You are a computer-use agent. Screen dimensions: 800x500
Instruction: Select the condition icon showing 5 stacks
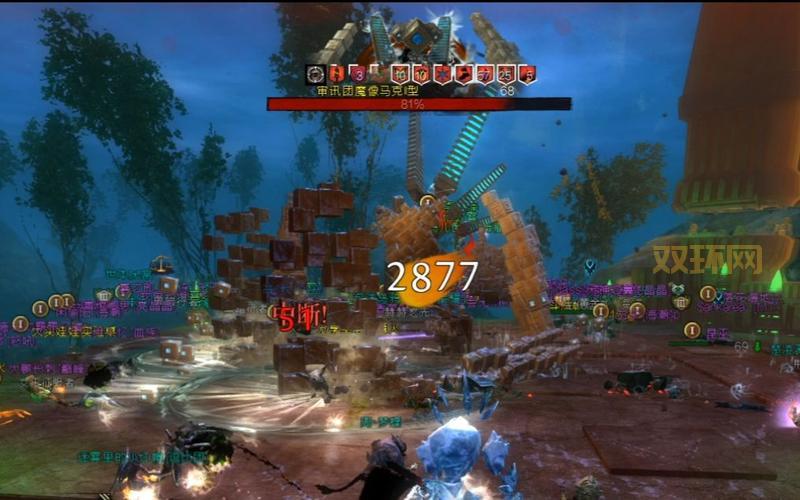527,74
